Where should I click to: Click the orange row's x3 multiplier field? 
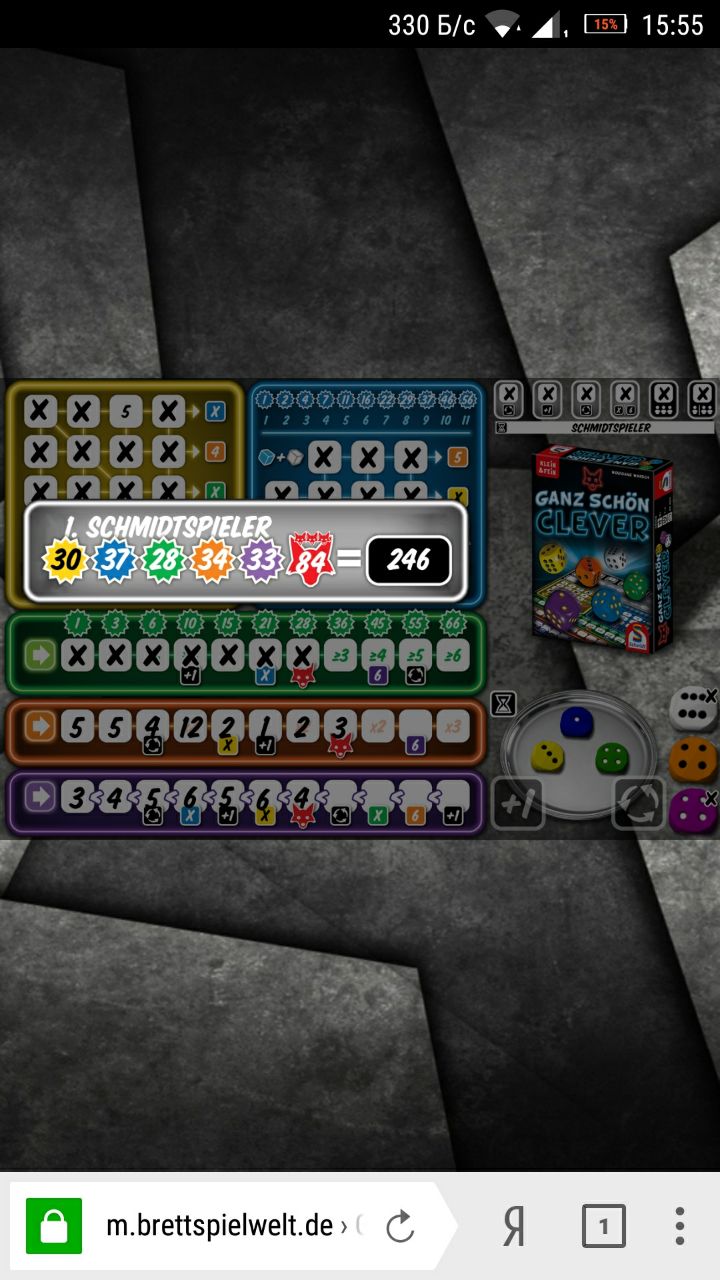453,727
